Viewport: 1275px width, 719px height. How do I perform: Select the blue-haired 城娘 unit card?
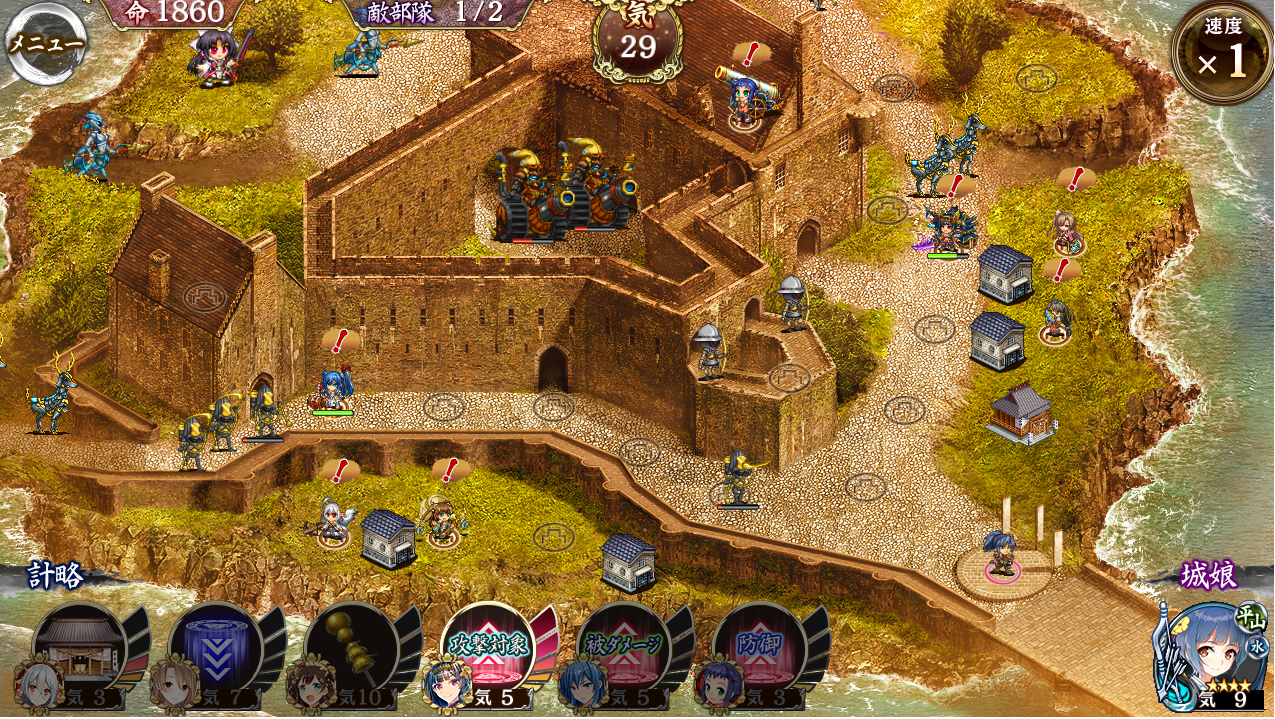point(1208,655)
